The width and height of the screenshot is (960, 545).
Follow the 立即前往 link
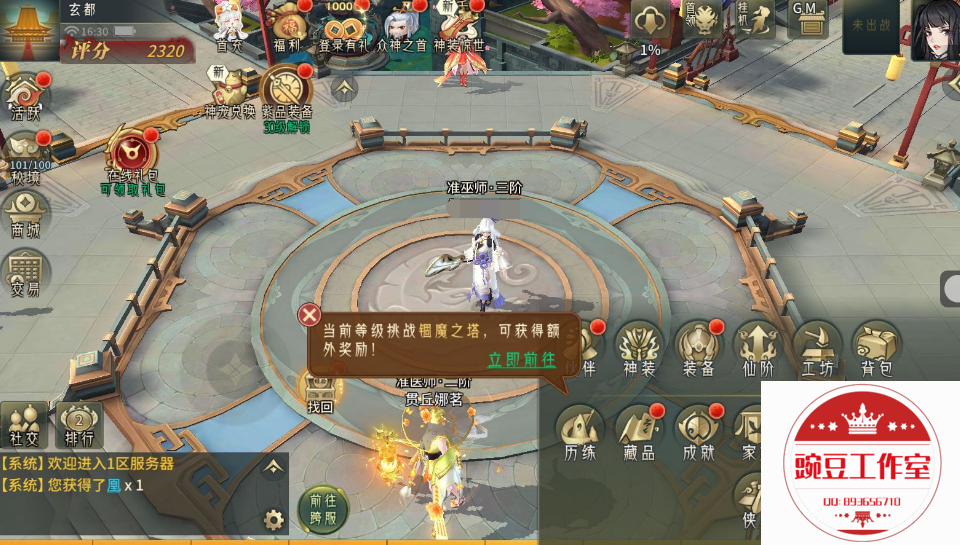(521, 360)
